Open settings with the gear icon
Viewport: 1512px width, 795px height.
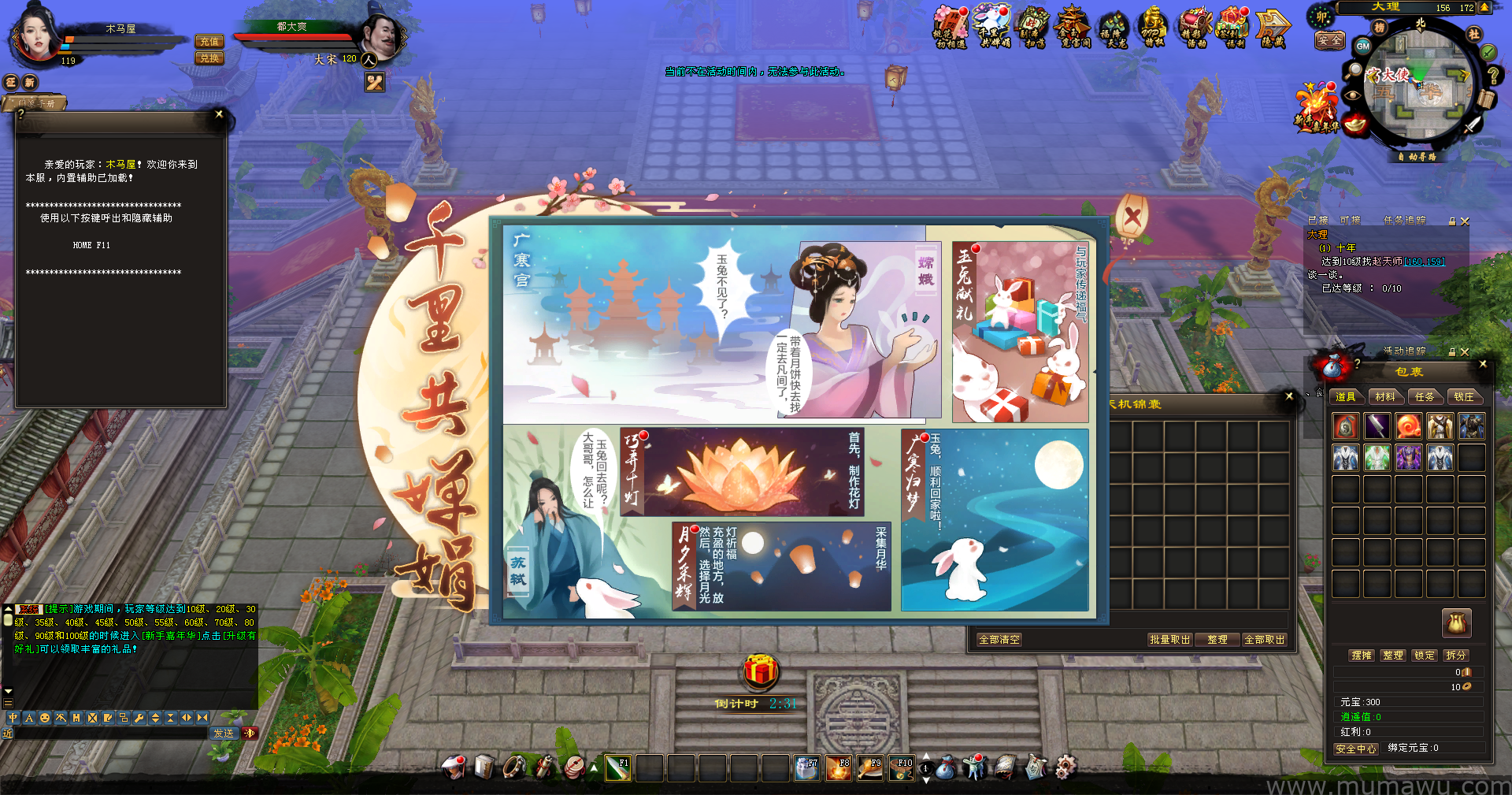coord(1065,767)
